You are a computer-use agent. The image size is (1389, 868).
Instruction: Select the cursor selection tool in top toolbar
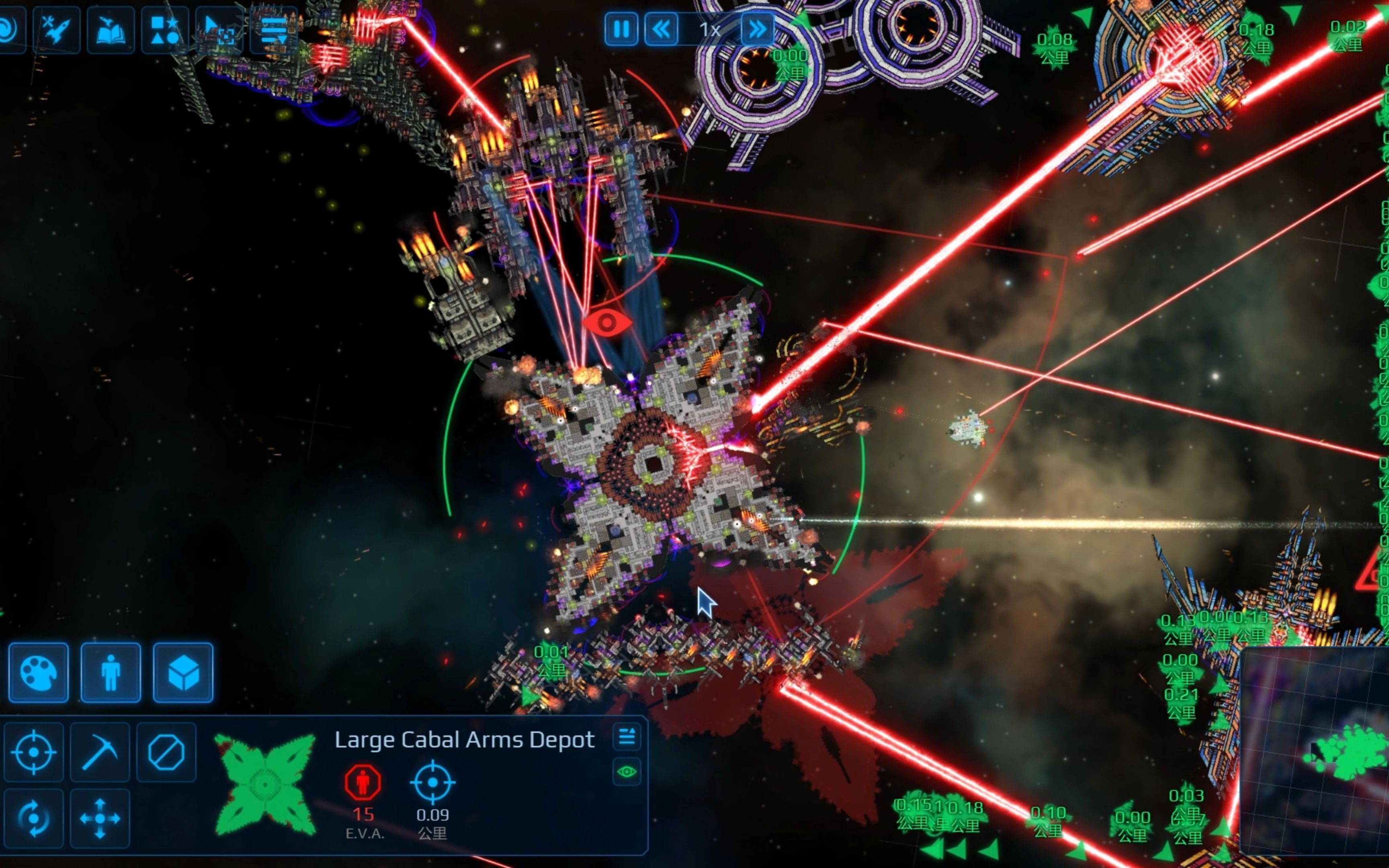pyautogui.click(x=219, y=30)
